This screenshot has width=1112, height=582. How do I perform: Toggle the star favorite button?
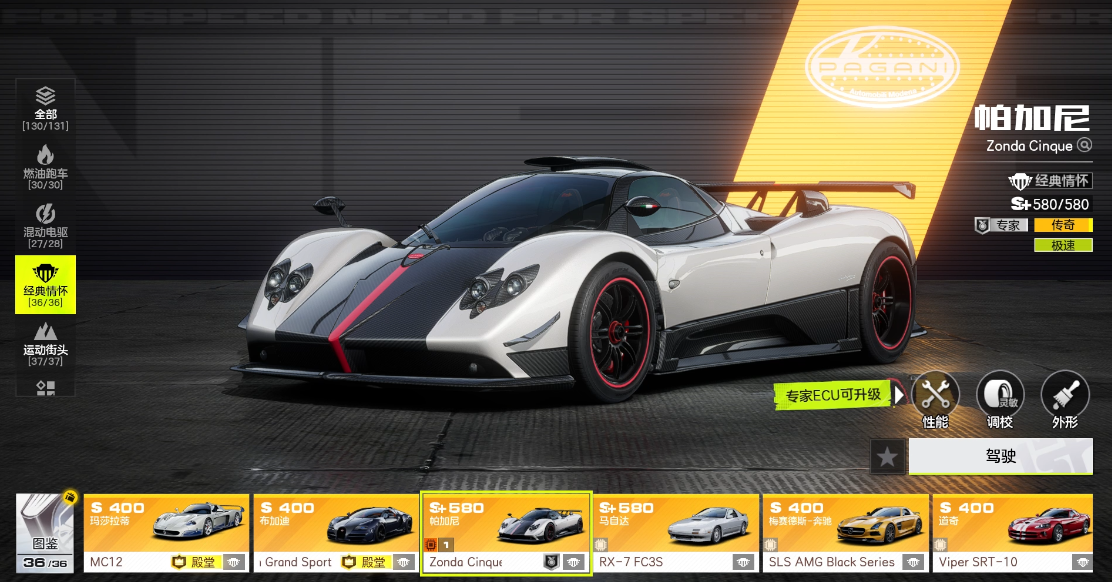click(x=887, y=456)
